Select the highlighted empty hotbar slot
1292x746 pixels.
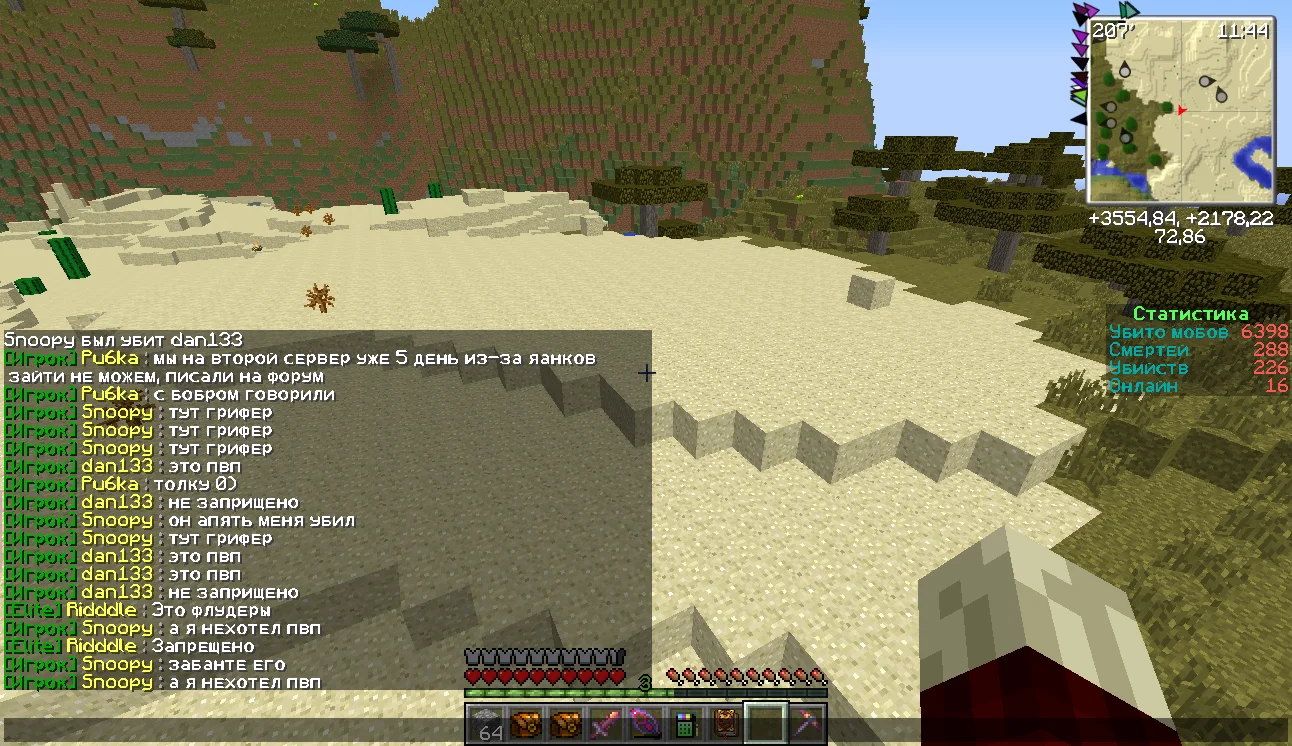766,723
